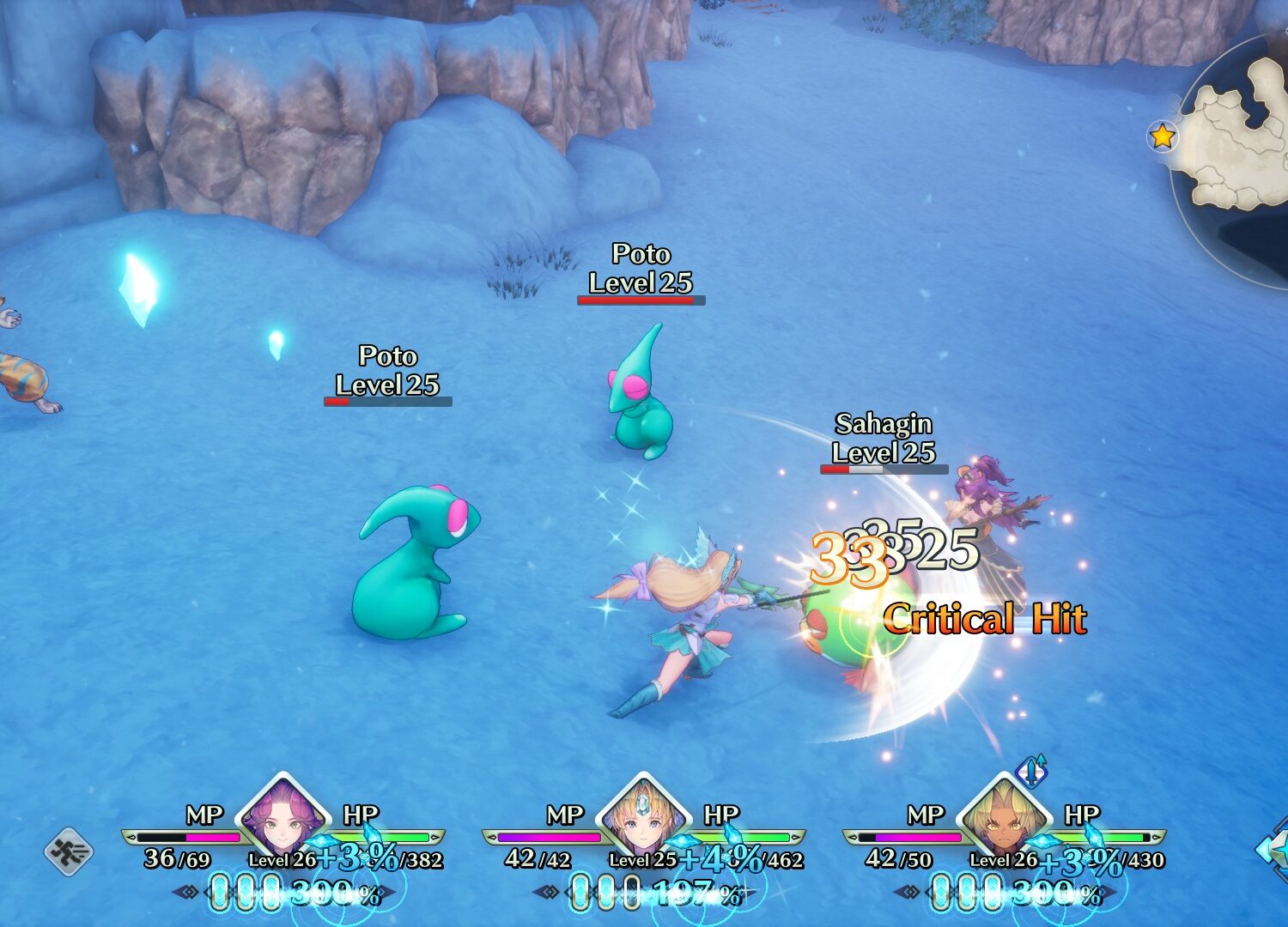
Task: Select the gold star marker on minimap
Action: pyautogui.click(x=1162, y=136)
